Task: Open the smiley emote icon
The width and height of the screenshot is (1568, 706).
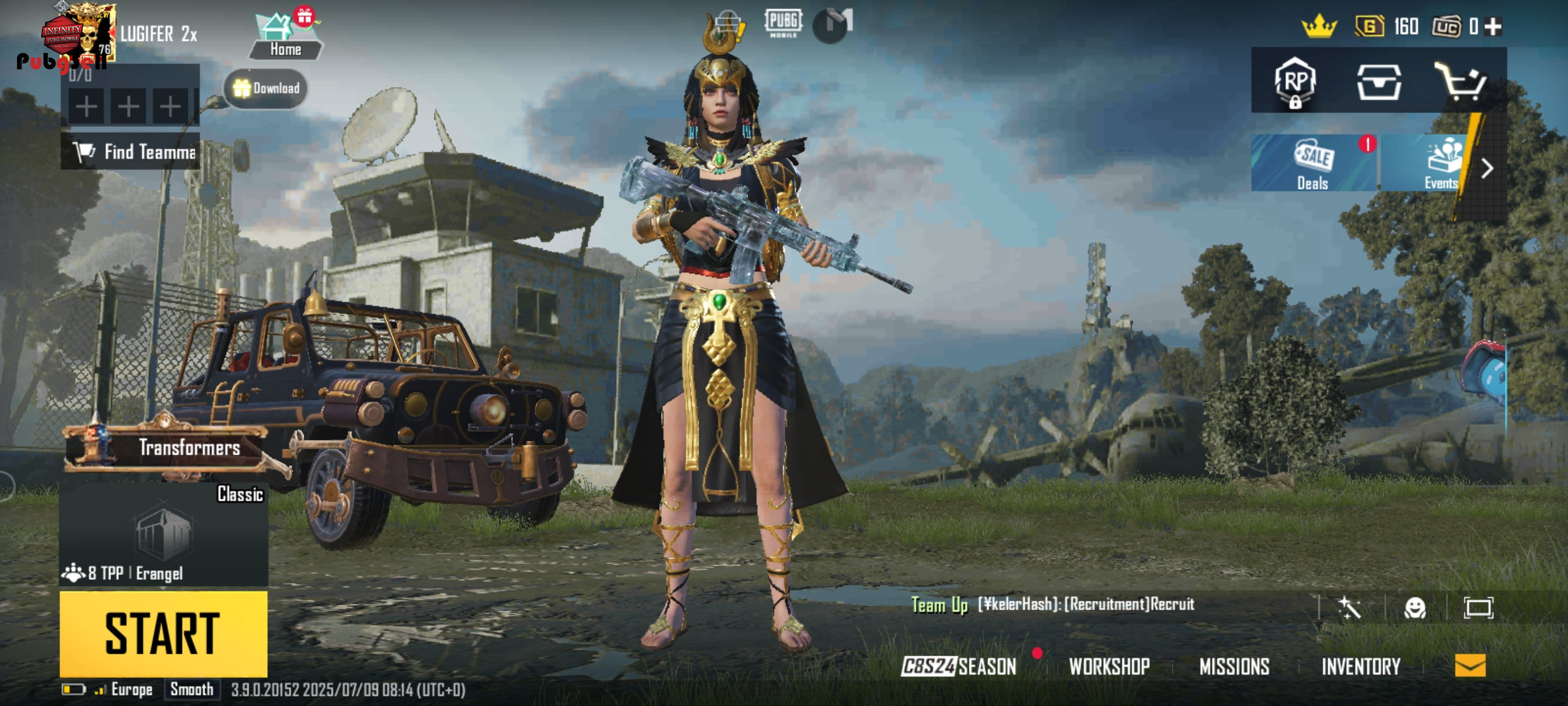Action: [x=1415, y=608]
